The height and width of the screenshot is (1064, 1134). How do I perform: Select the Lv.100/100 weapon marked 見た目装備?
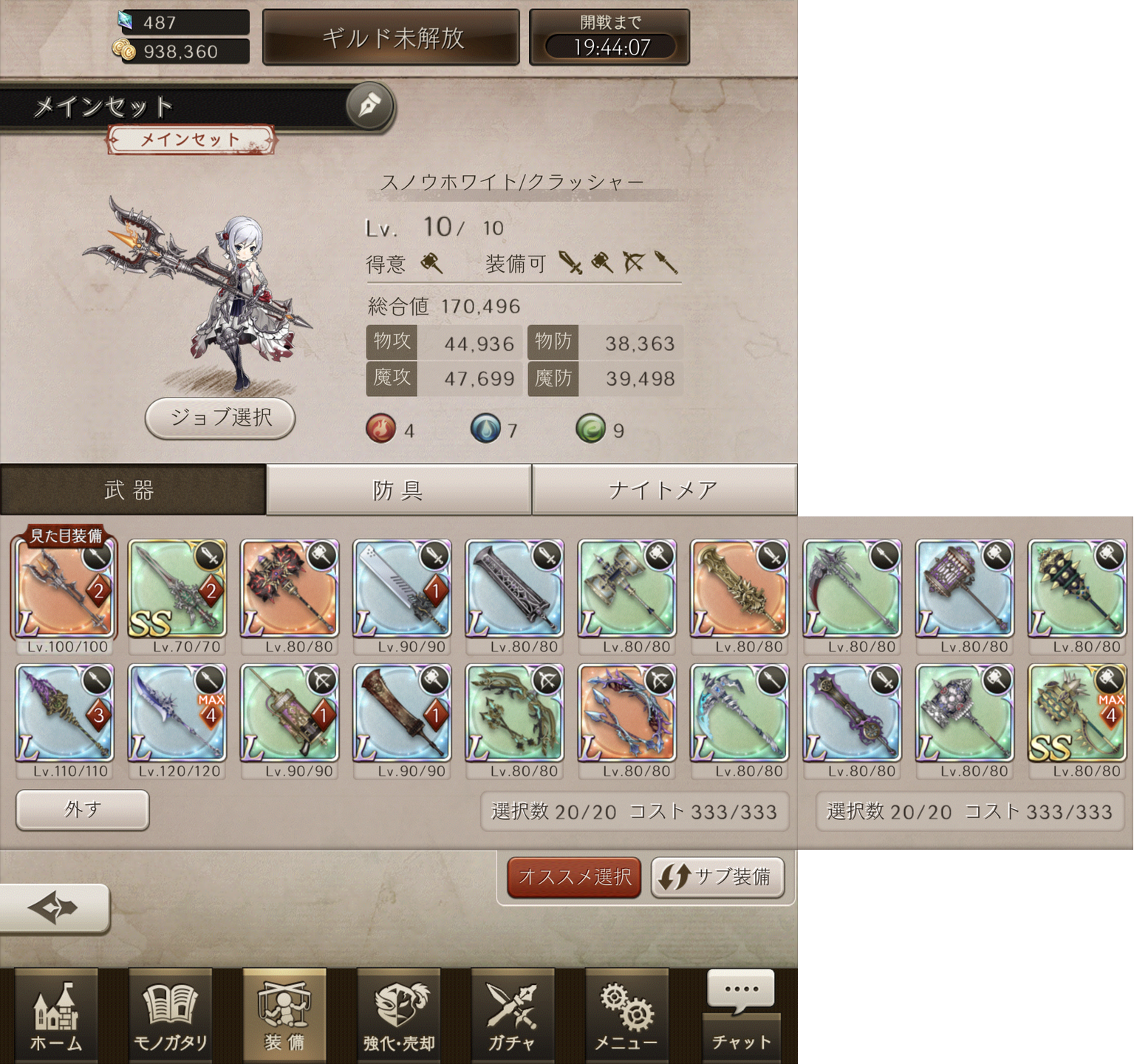pos(65,590)
